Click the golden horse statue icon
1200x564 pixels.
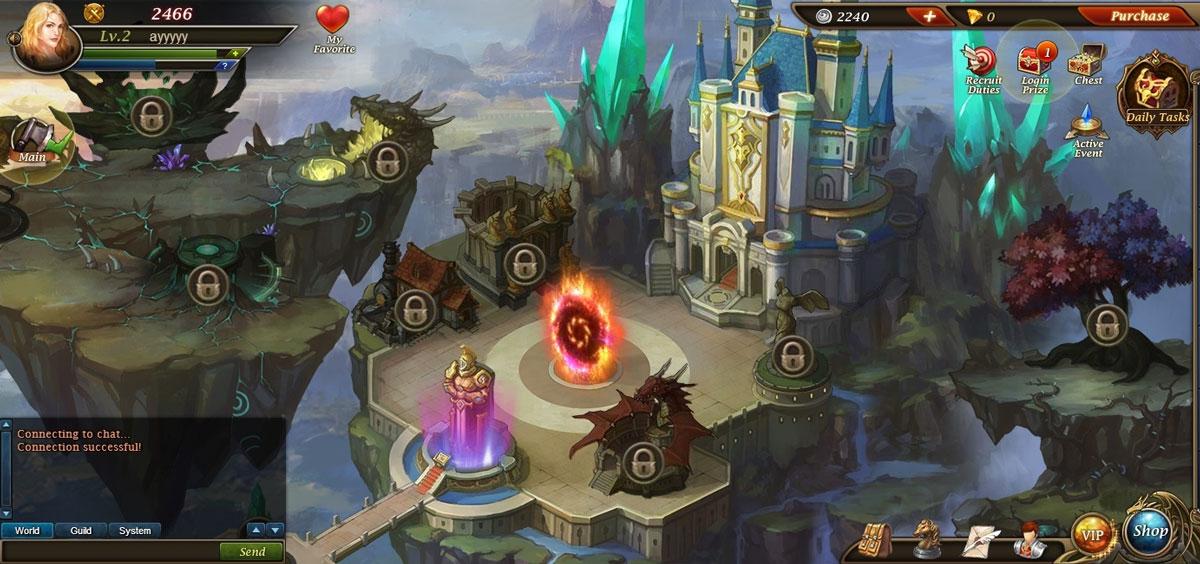927,539
